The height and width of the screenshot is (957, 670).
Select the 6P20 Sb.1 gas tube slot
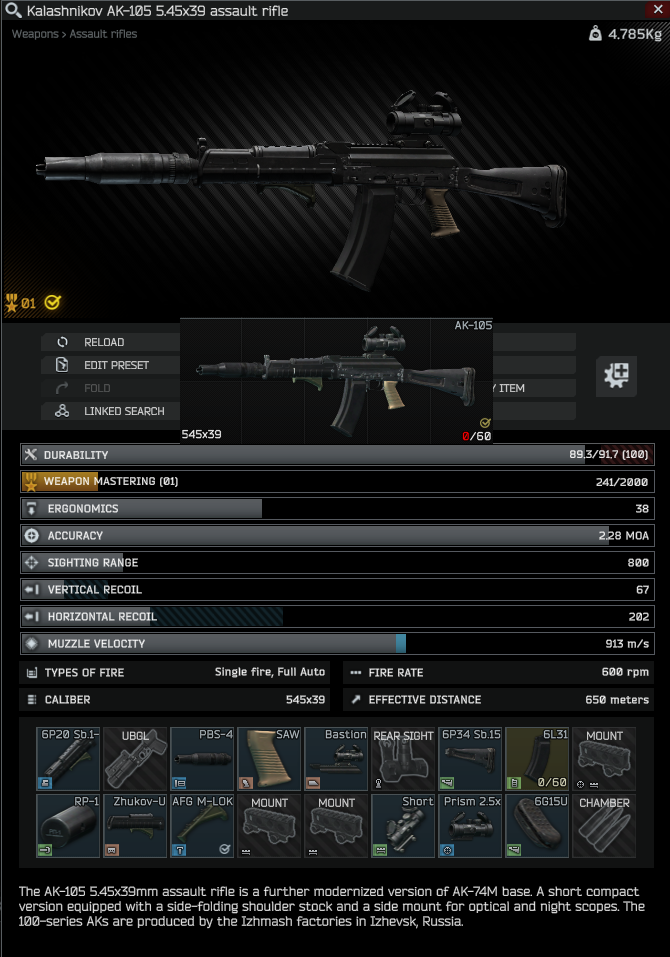click(x=69, y=759)
